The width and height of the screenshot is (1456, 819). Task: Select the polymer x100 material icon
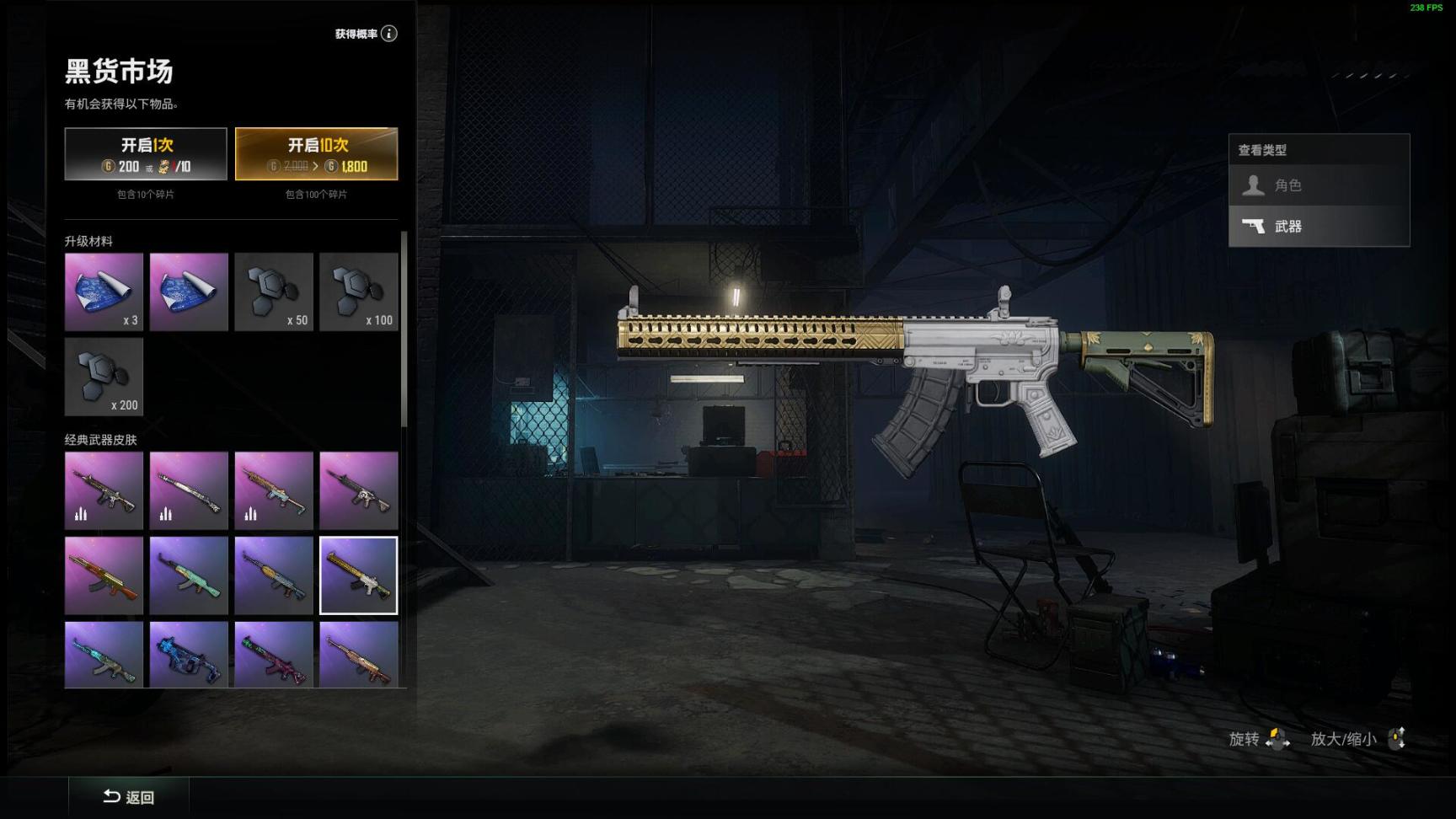tap(359, 292)
